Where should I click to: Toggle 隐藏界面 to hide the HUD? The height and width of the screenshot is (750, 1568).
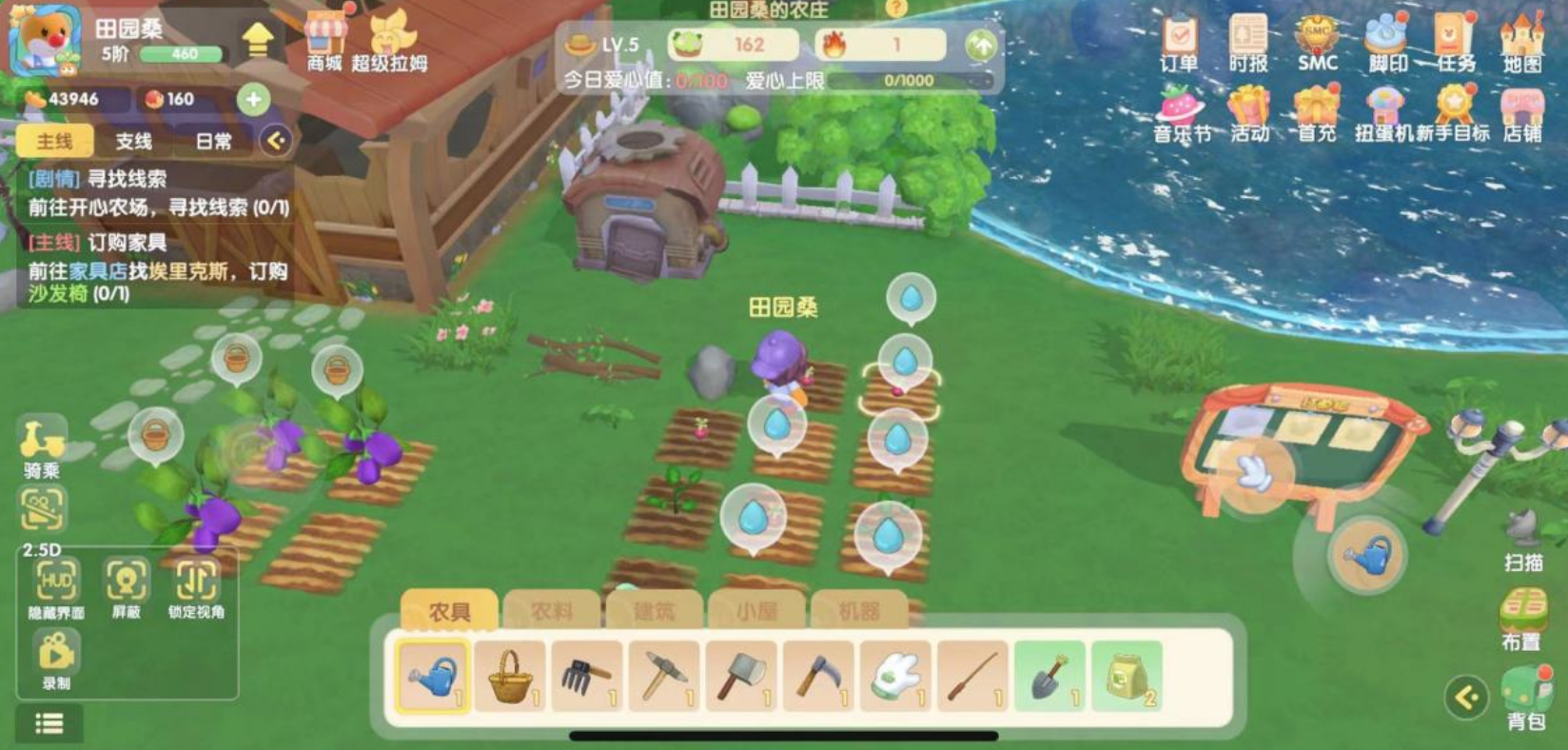click(55, 582)
